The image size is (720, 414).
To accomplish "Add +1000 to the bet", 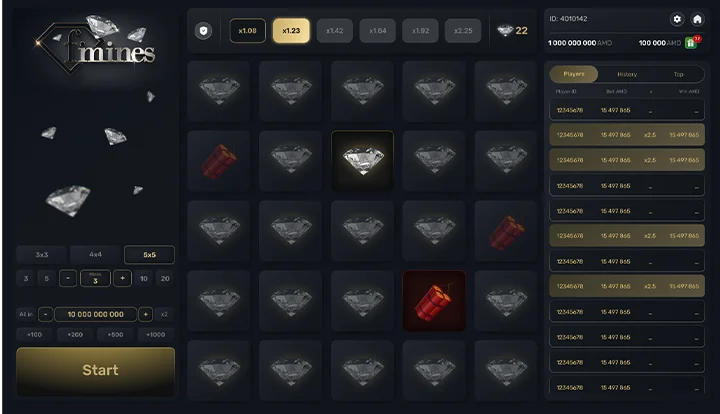I will 156,334.
